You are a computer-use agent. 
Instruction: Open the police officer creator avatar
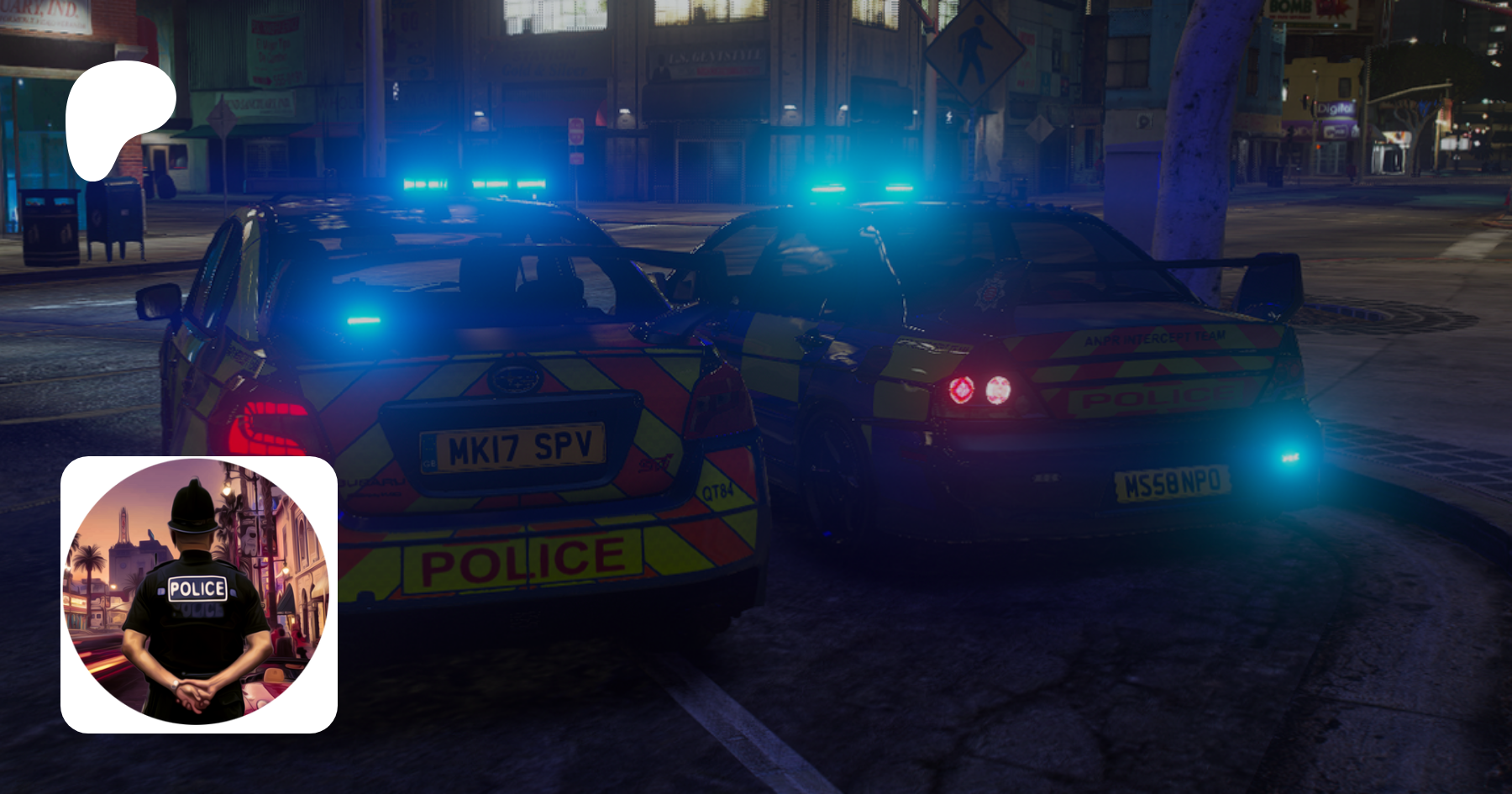[199, 594]
